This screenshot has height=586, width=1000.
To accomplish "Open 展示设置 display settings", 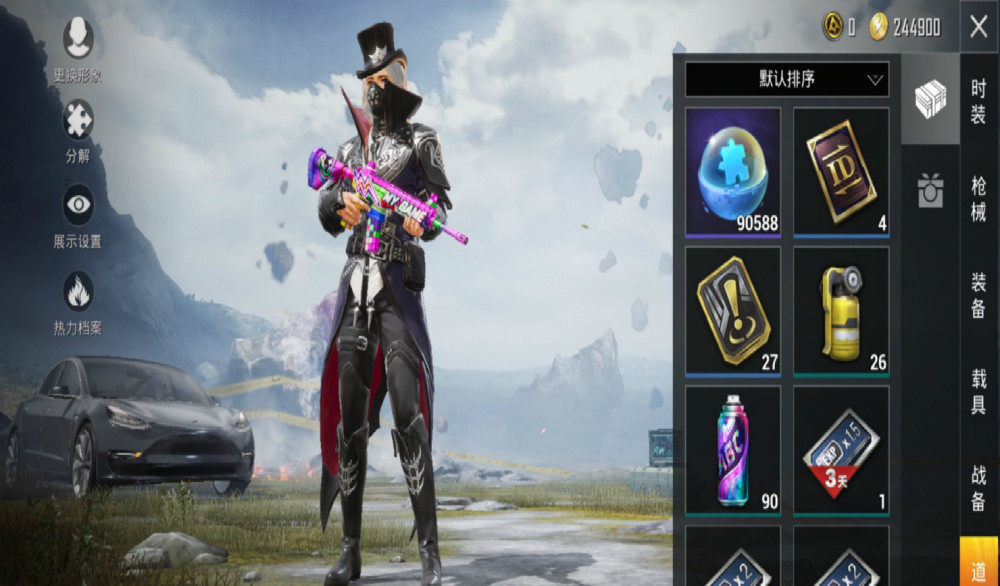I will click(x=78, y=214).
